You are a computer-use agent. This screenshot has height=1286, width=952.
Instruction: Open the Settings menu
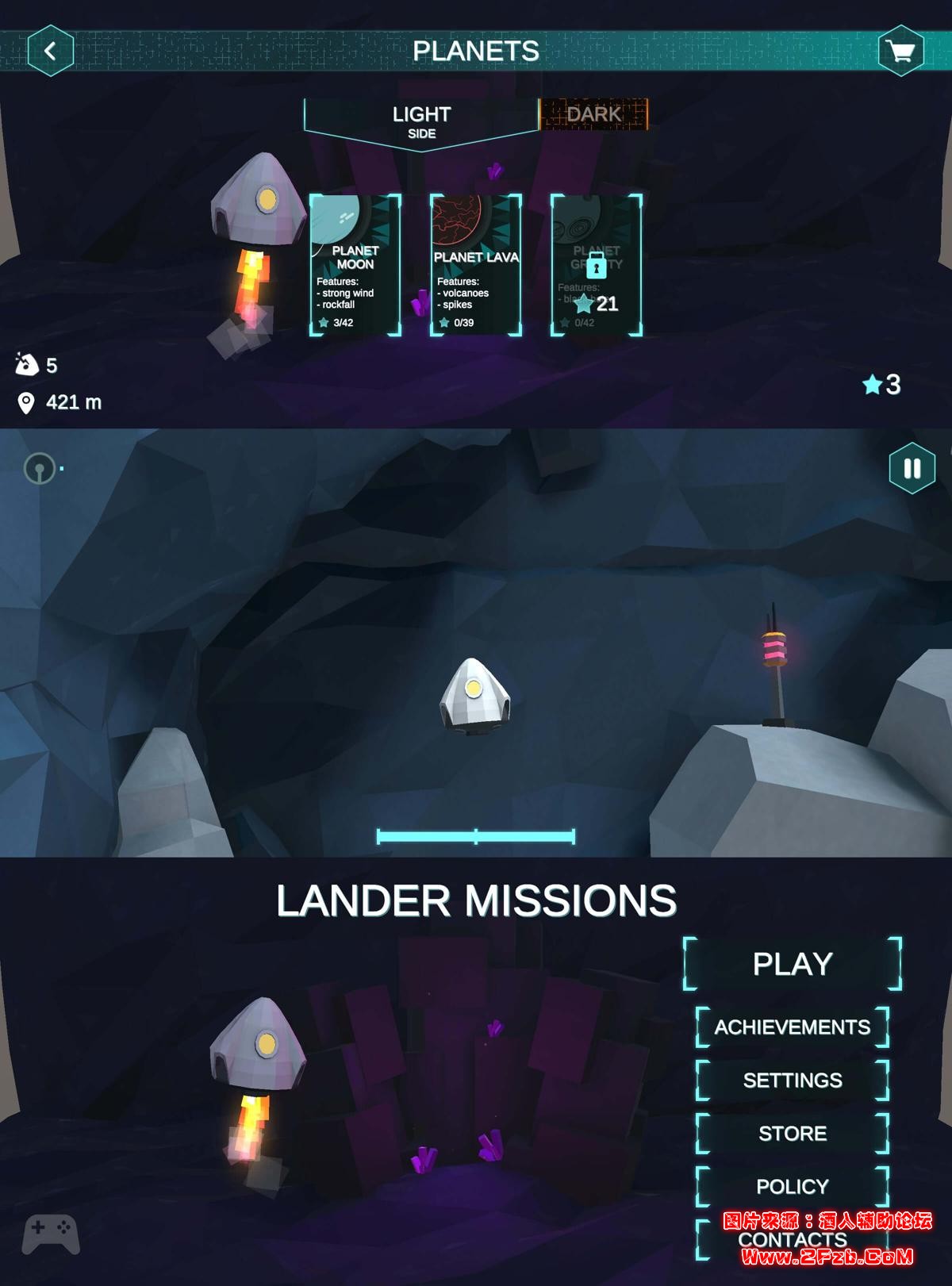click(792, 1081)
